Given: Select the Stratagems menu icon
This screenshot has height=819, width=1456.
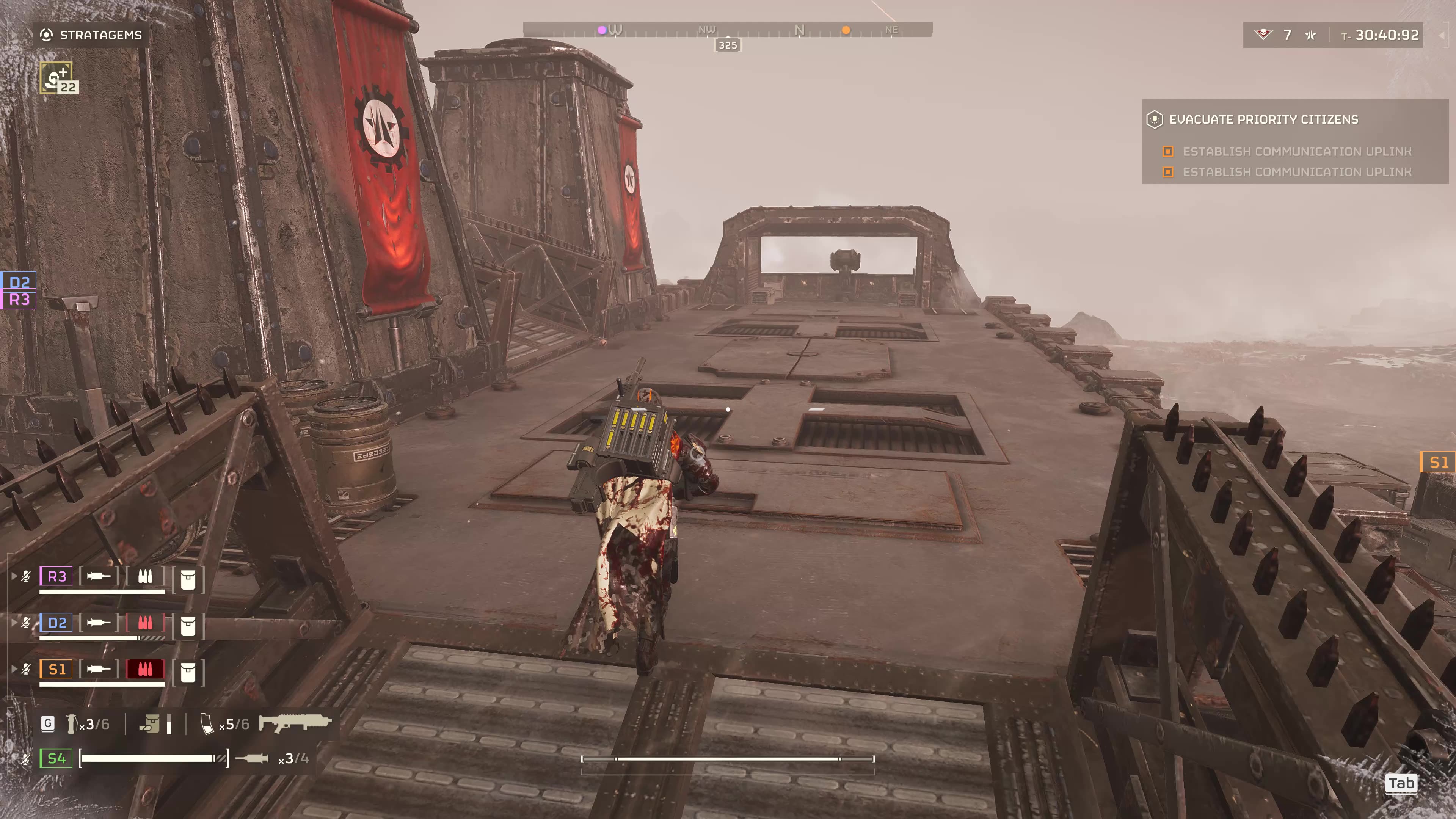Looking at the screenshot, I should [47, 35].
